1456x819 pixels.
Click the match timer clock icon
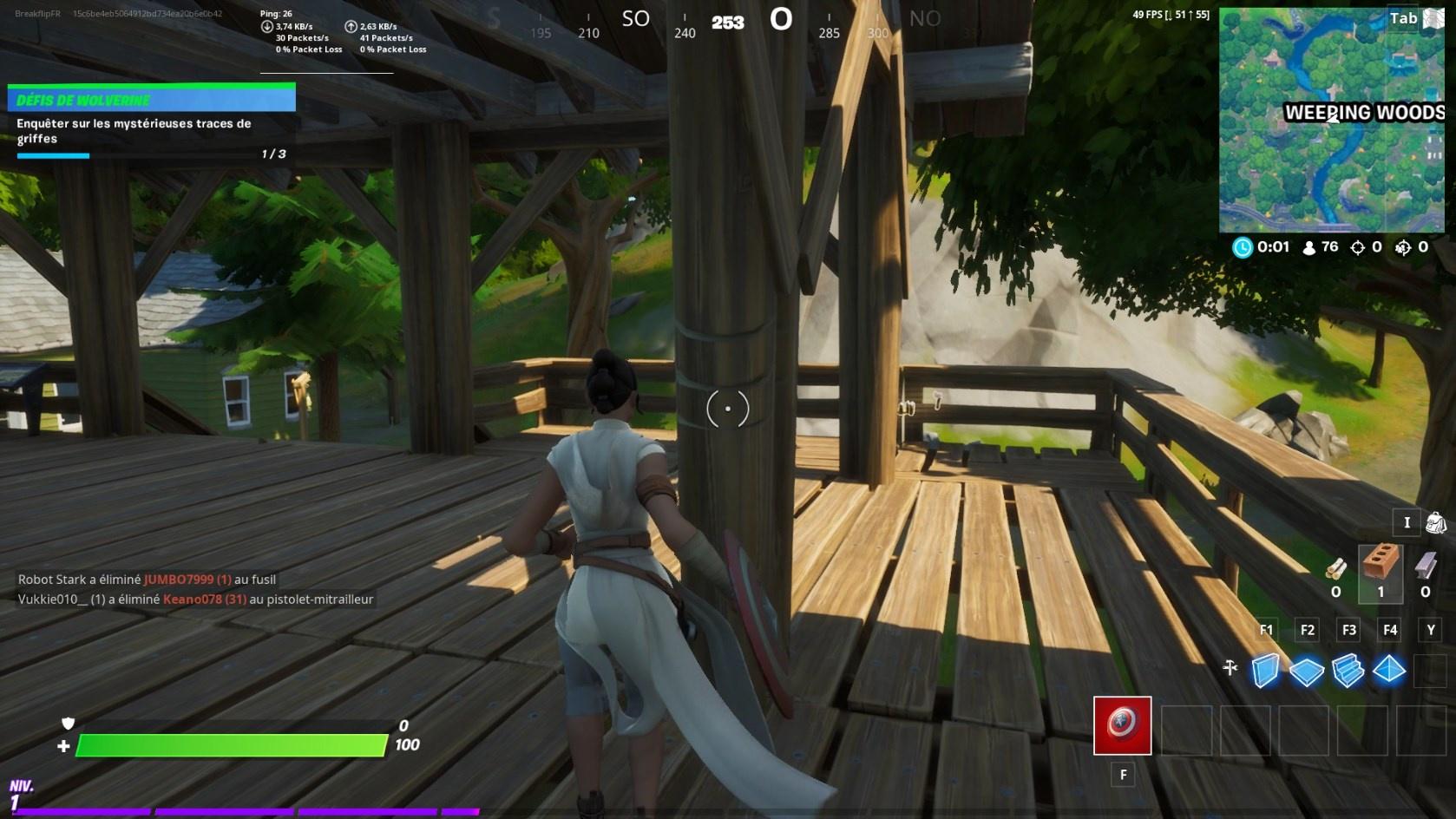coord(1241,246)
